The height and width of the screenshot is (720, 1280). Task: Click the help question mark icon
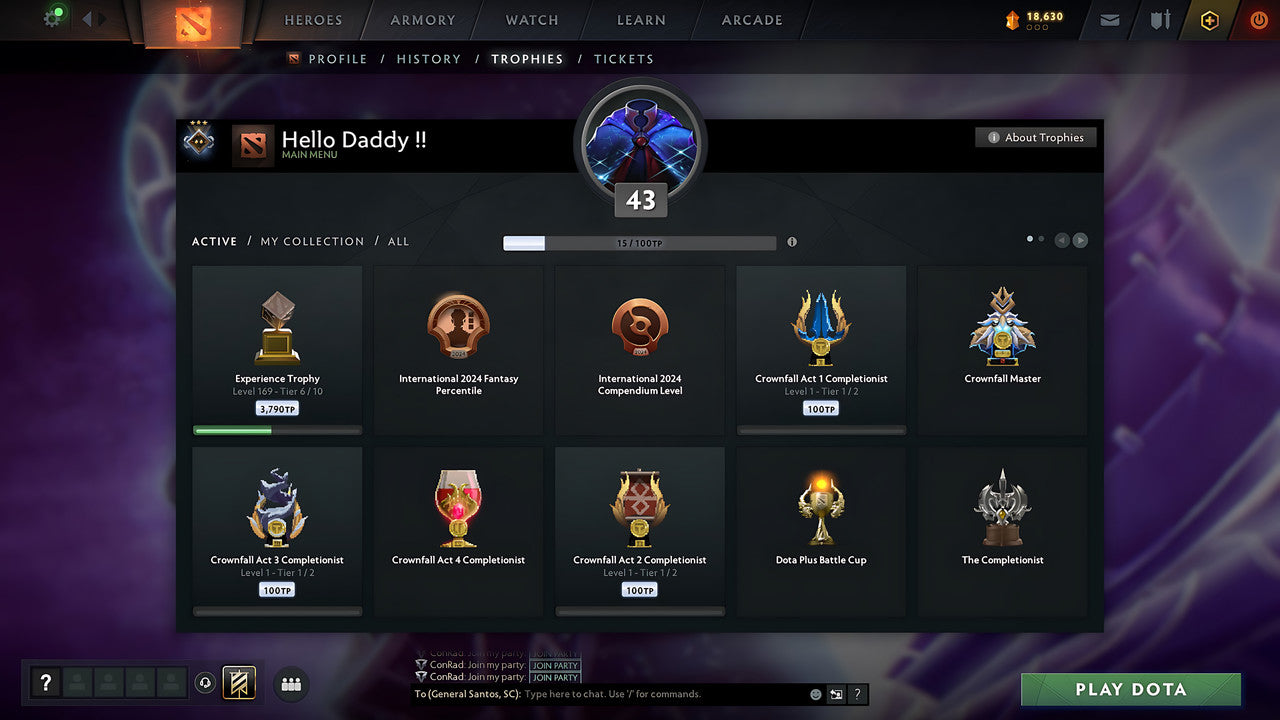[x=45, y=682]
